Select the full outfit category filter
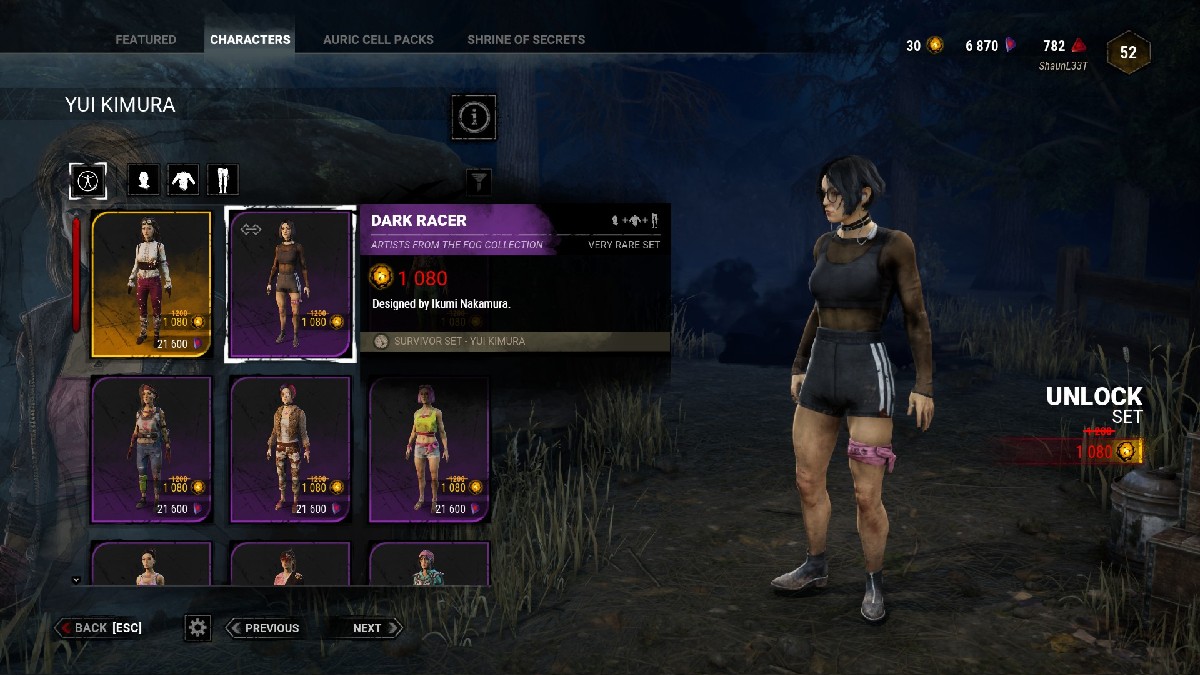Viewport: 1200px width, 675px height. (x=88, y=180)
